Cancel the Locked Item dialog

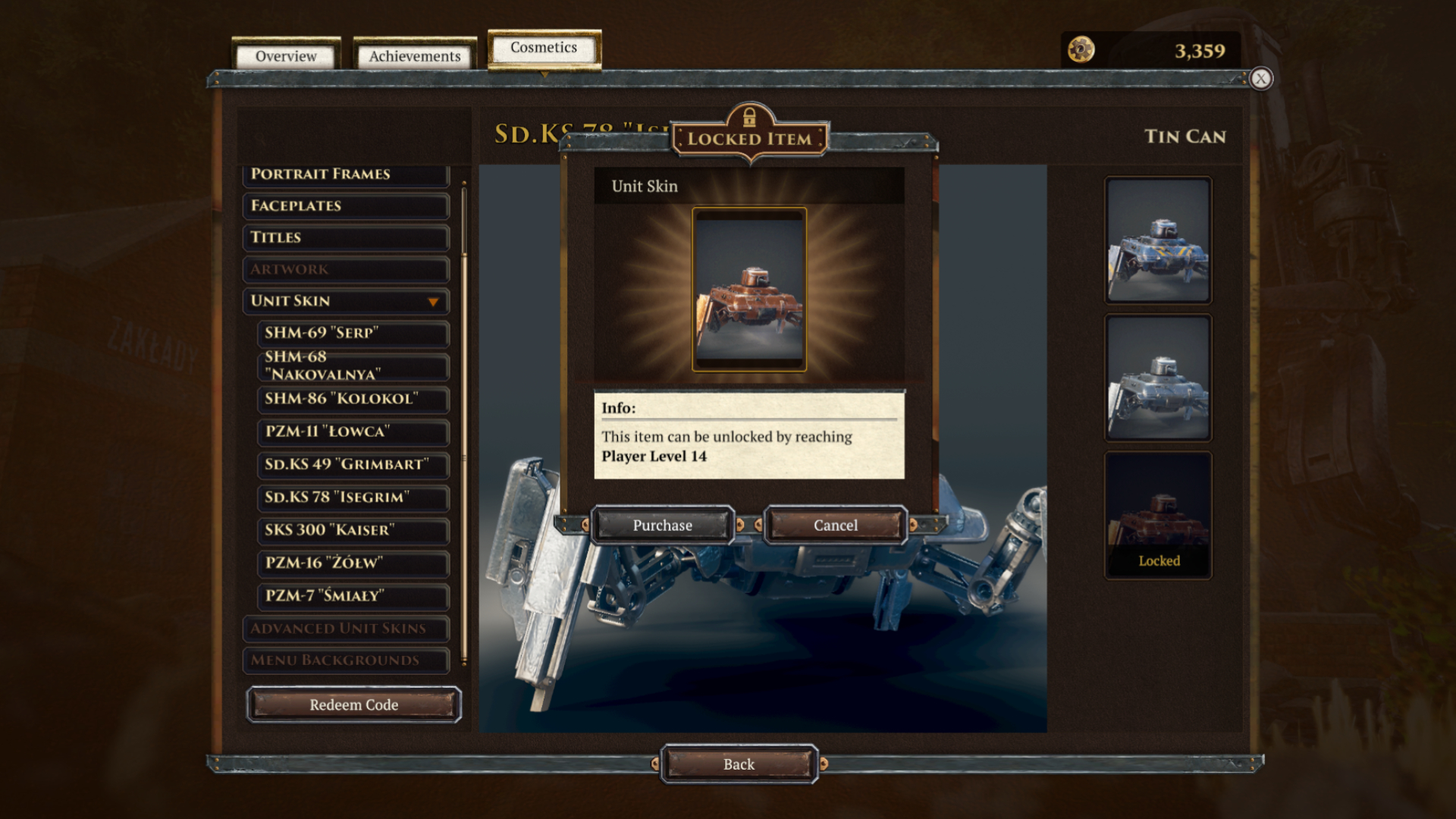[x=835, y=526]
